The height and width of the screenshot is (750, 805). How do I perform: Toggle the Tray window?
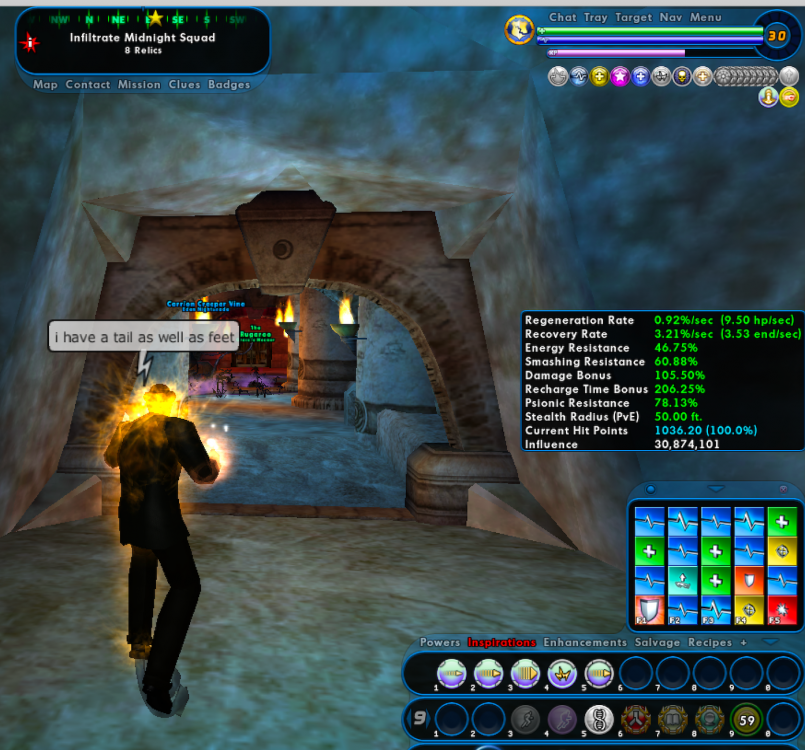point(596,17)
